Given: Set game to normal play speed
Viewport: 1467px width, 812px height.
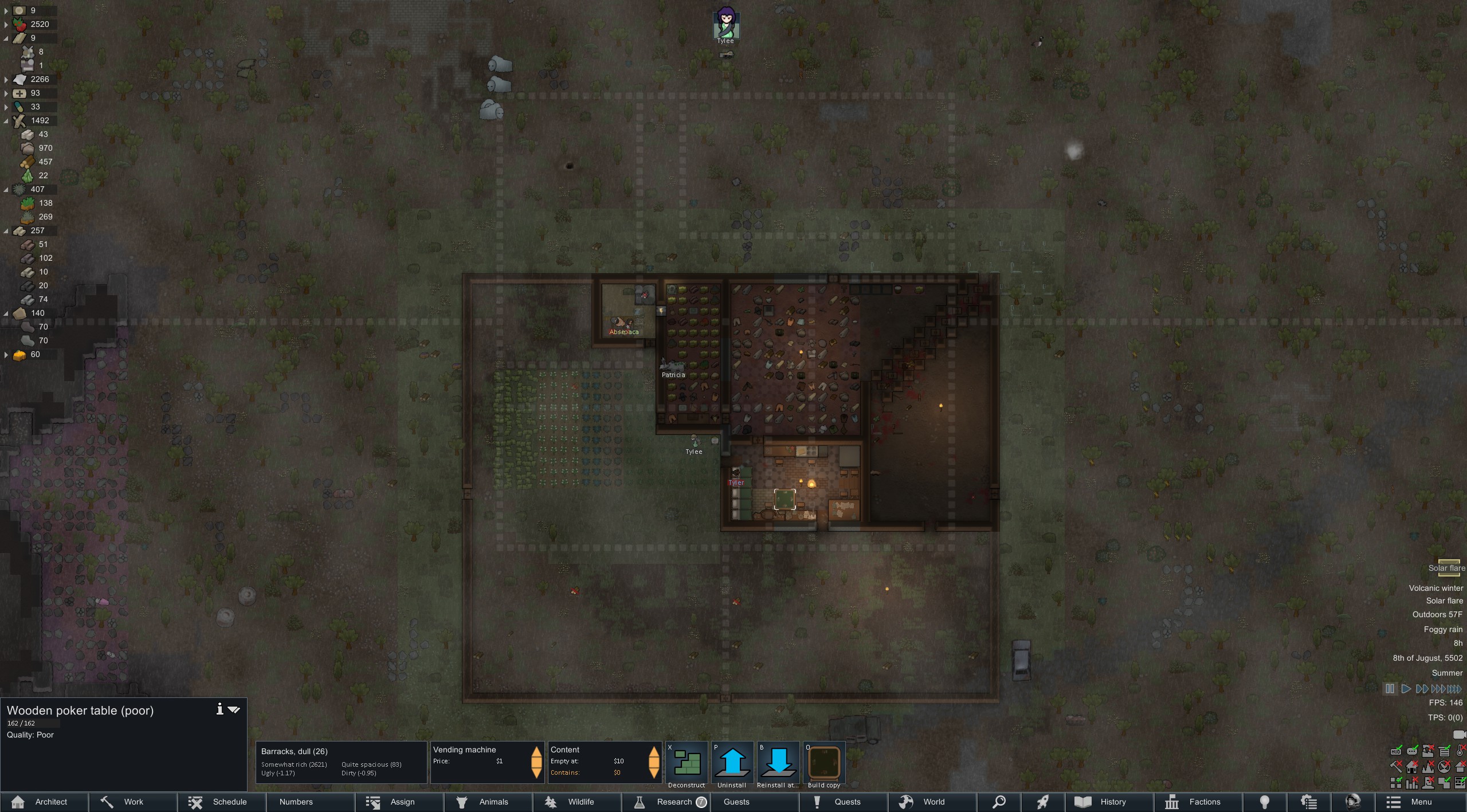Looking at the screenshot, I should [x=1406, y=689].
